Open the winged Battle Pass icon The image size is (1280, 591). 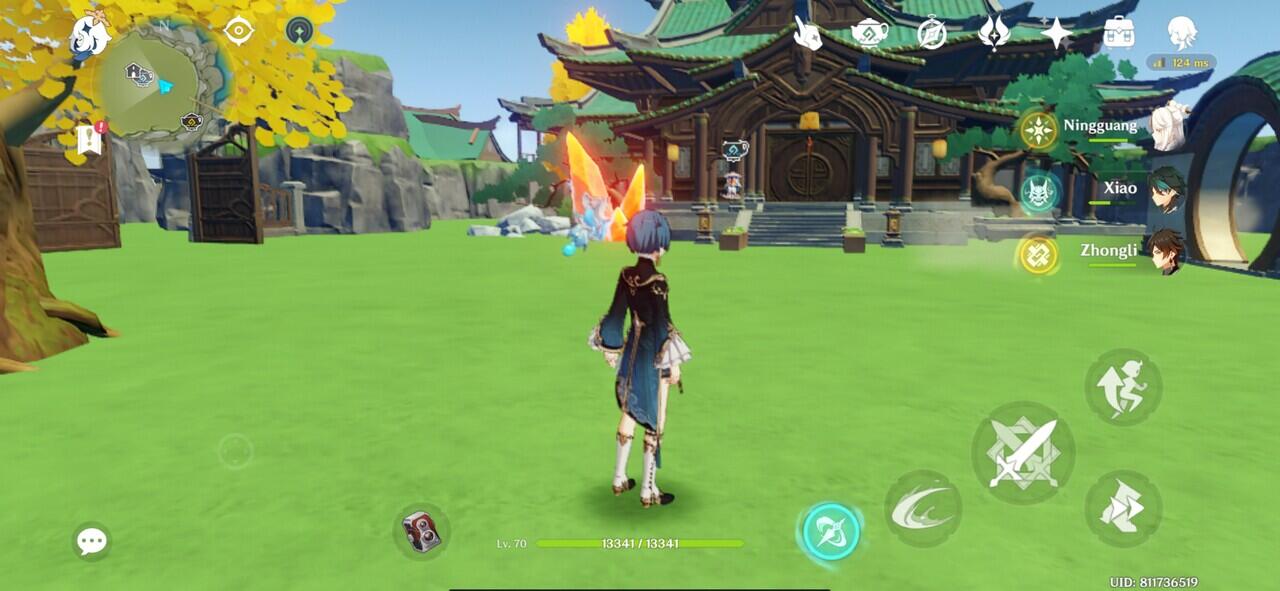point(994,33)
